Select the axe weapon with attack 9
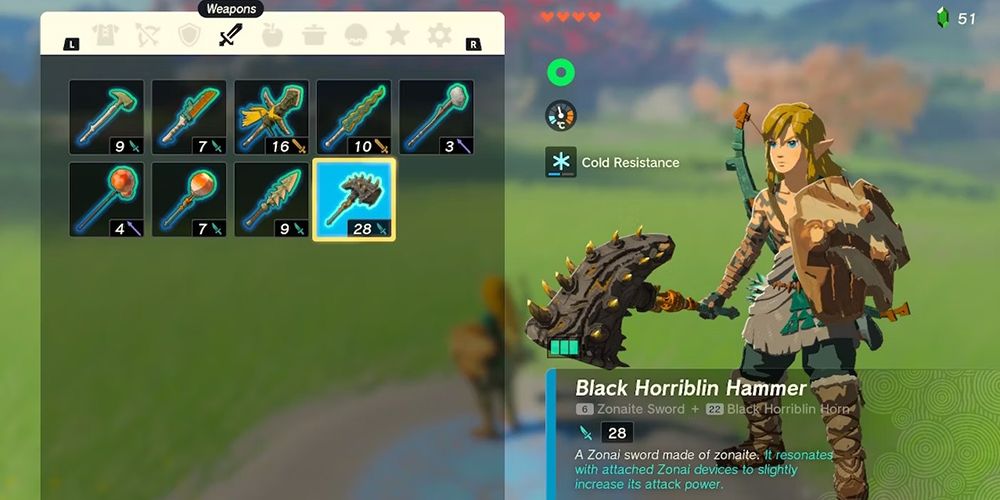This screenshot has height=500, width=1000. (106, 118)
